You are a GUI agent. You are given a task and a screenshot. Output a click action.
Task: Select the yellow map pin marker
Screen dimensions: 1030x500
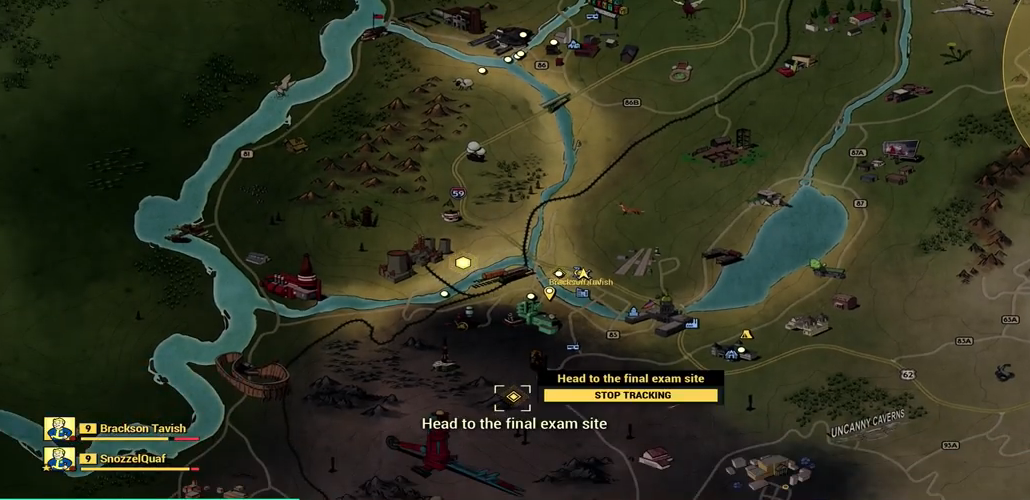[x=549, y=293]
